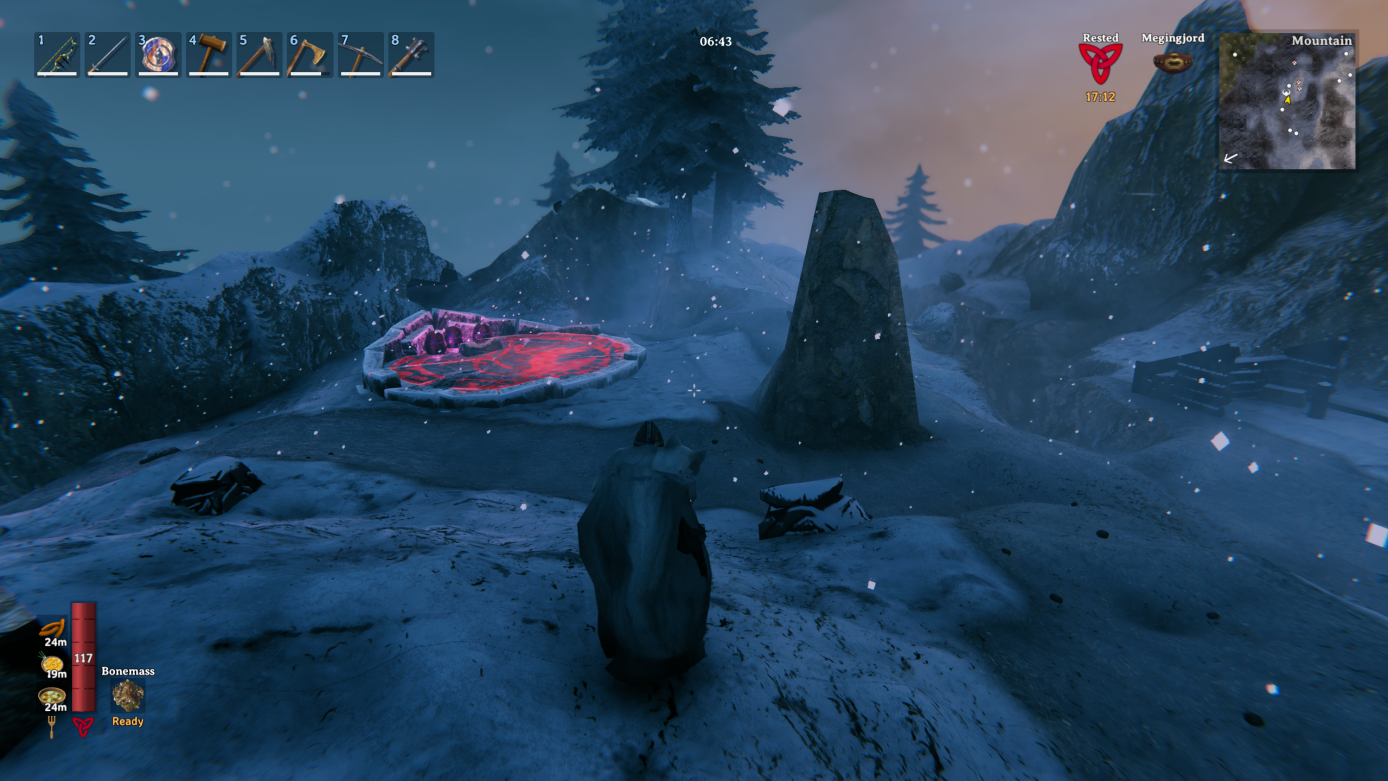Image resolution: width=1388 pixels, height=781 pixels.
Task: Click the health bar showing 117
Action: coord(82,660)
